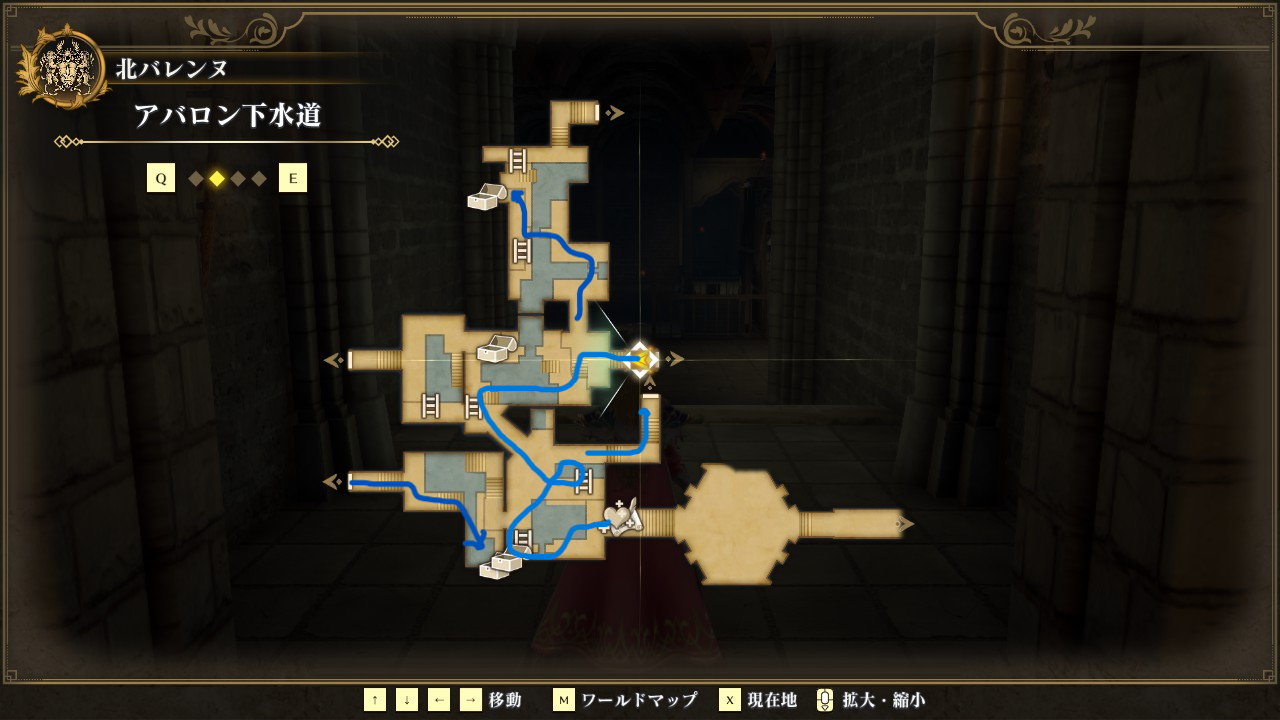1280x720 pixels.
Task: Pick the double treasure chest marker at the bottom
Action: pyautogui.click(x=501, y=565)
